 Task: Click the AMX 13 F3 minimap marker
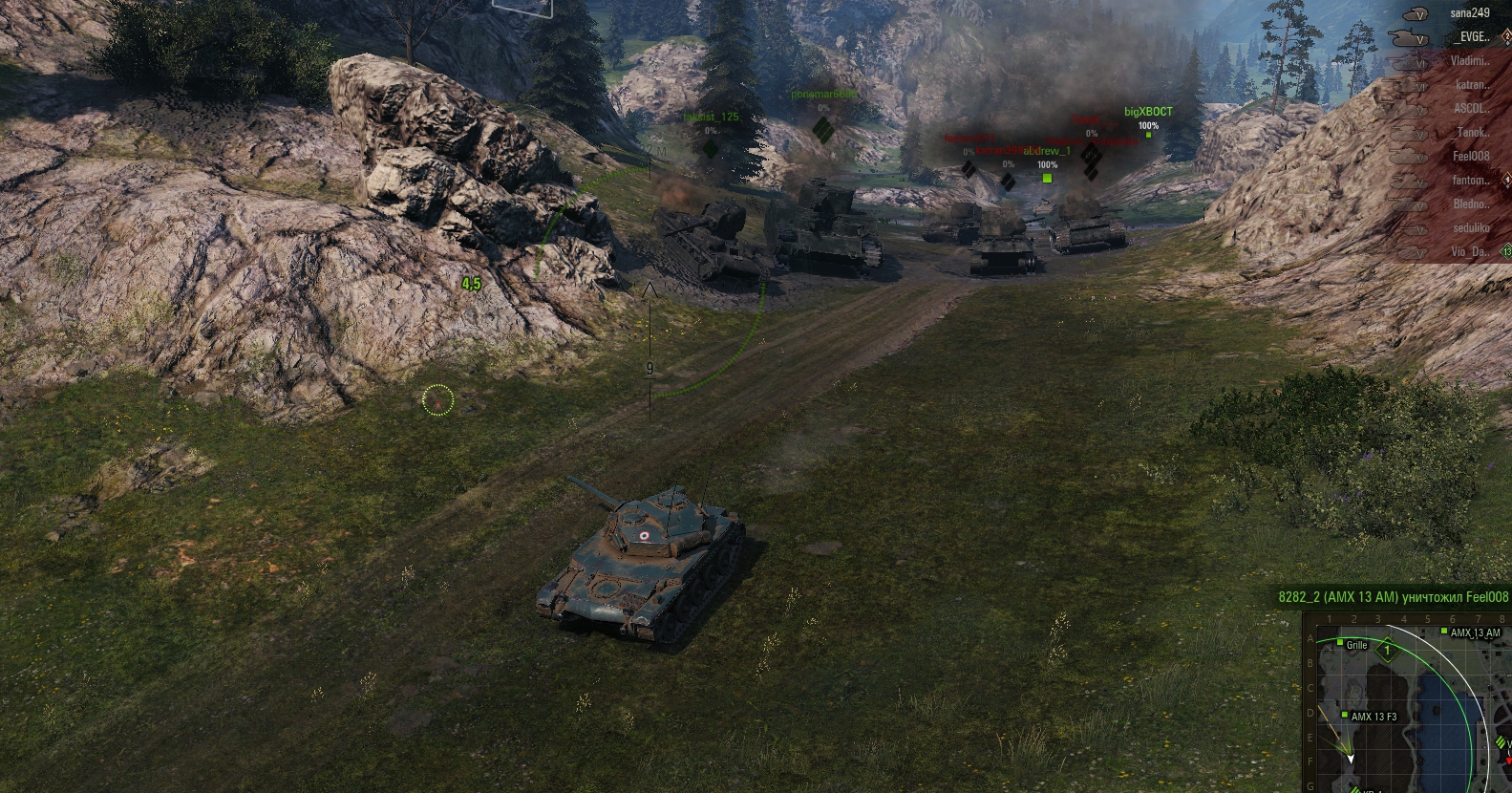[1346, 716]
